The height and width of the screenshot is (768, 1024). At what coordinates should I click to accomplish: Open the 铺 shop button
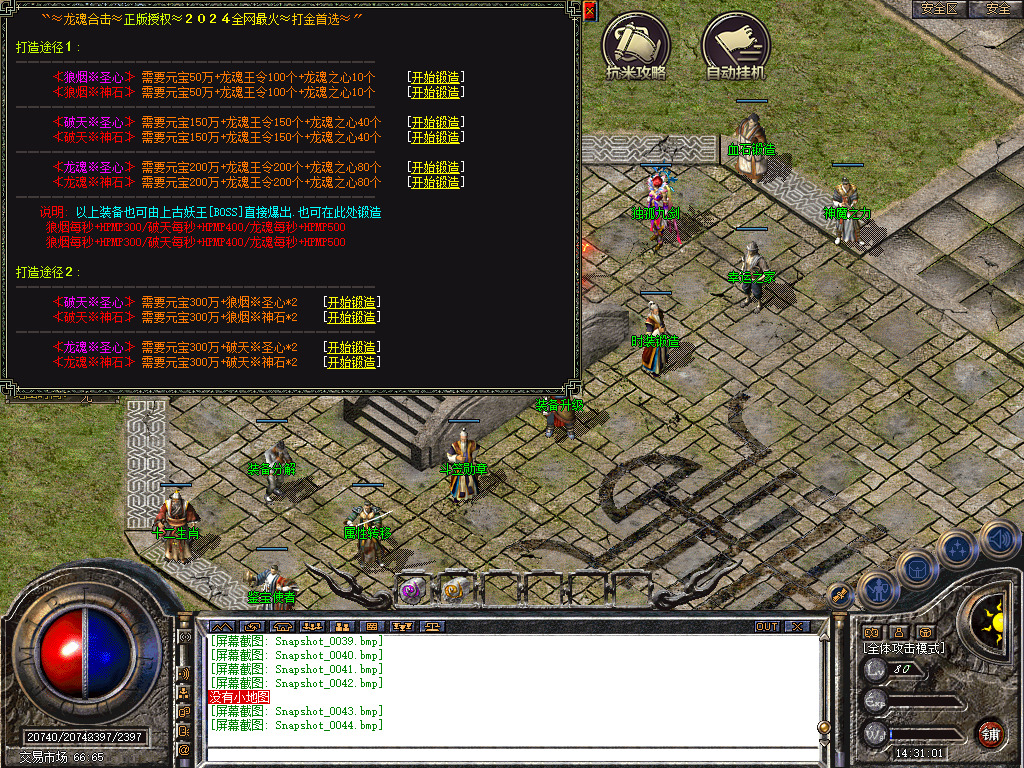coord(989,733)
